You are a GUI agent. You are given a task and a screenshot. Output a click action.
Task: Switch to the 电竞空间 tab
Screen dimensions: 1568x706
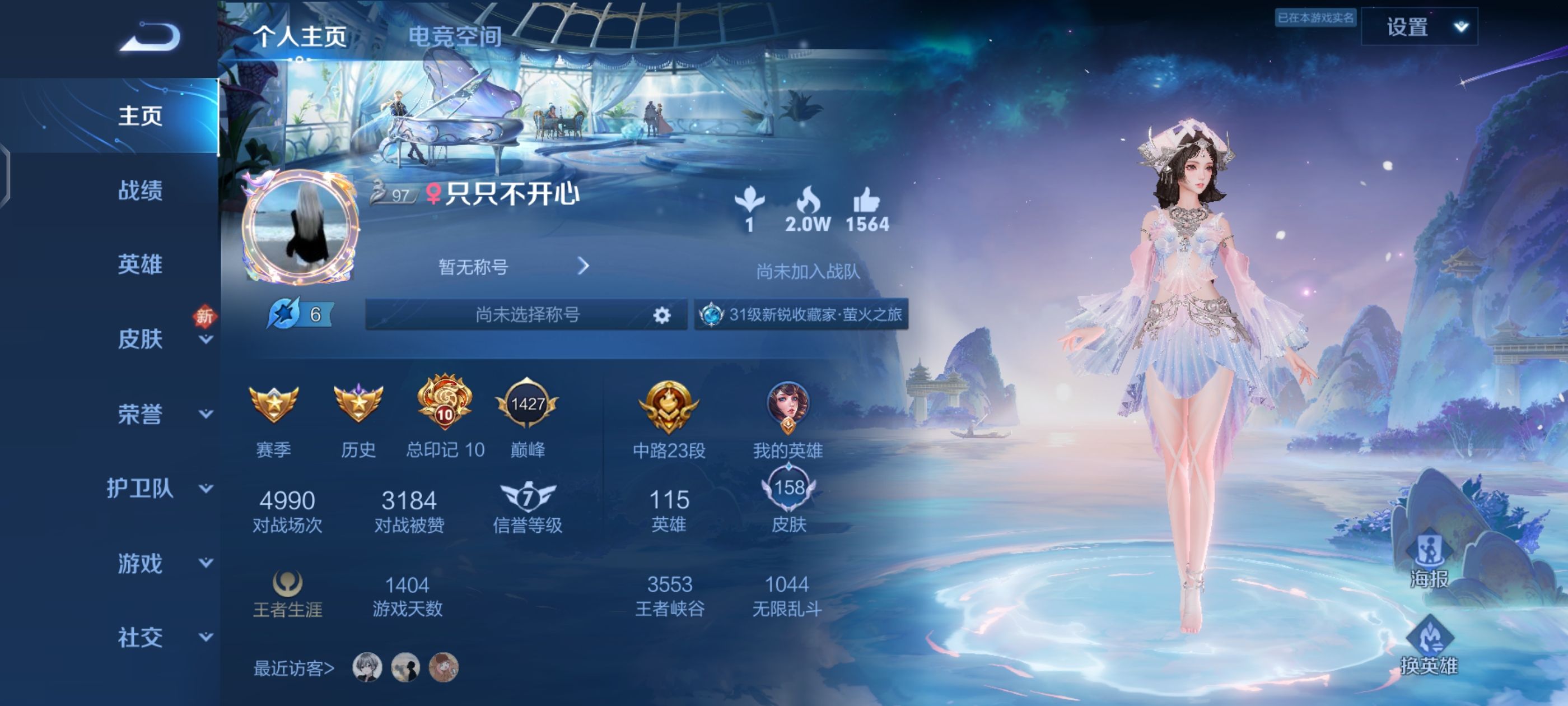coord(456,35)
